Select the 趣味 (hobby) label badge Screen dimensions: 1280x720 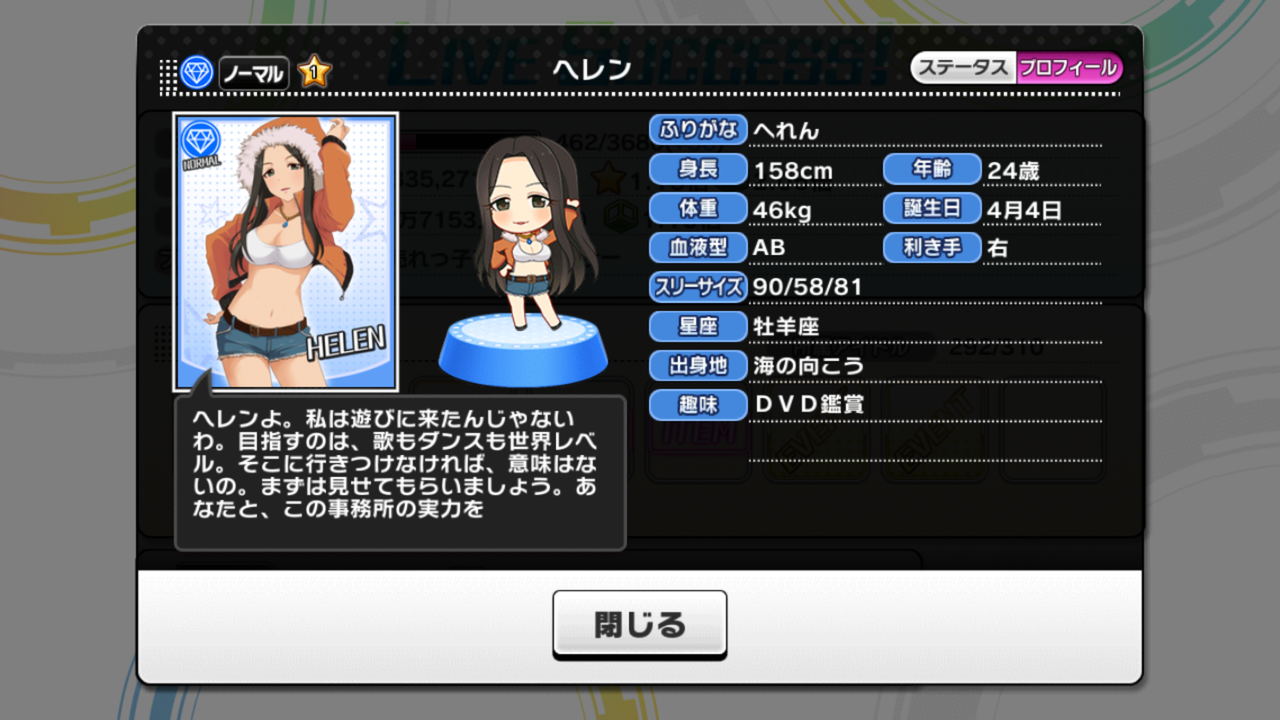[697, 405]
